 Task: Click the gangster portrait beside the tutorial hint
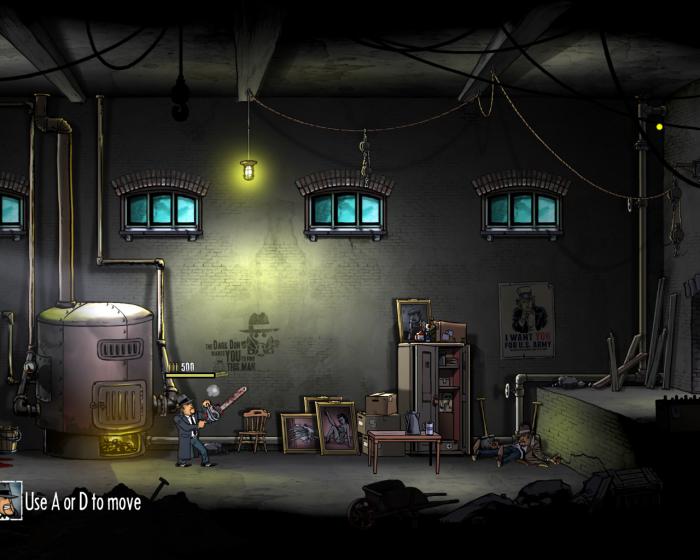tap(10, 499)
